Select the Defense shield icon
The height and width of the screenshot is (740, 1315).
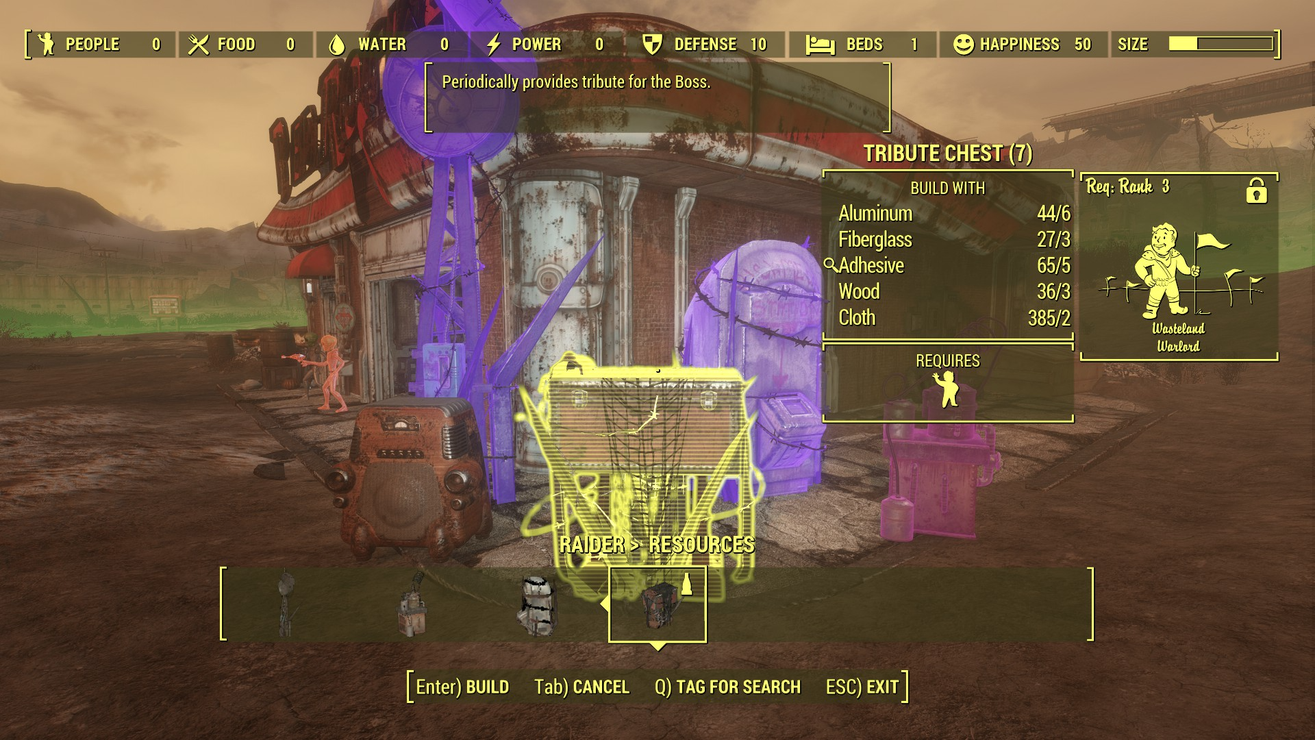(654, 44)
